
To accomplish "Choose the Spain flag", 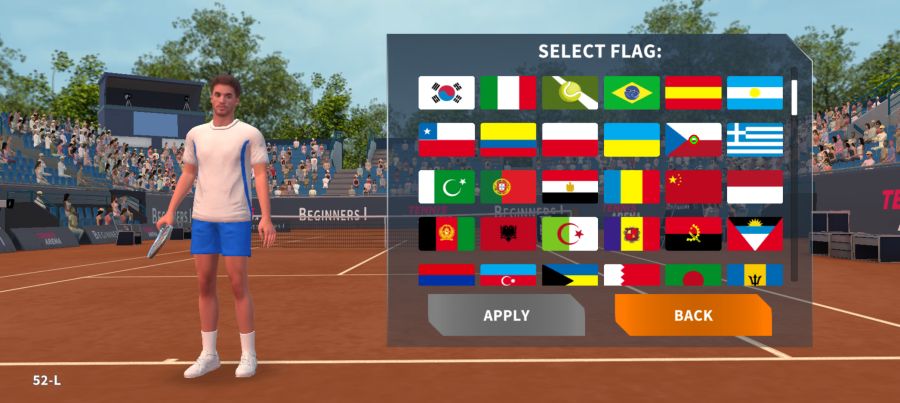I will 693,93.
